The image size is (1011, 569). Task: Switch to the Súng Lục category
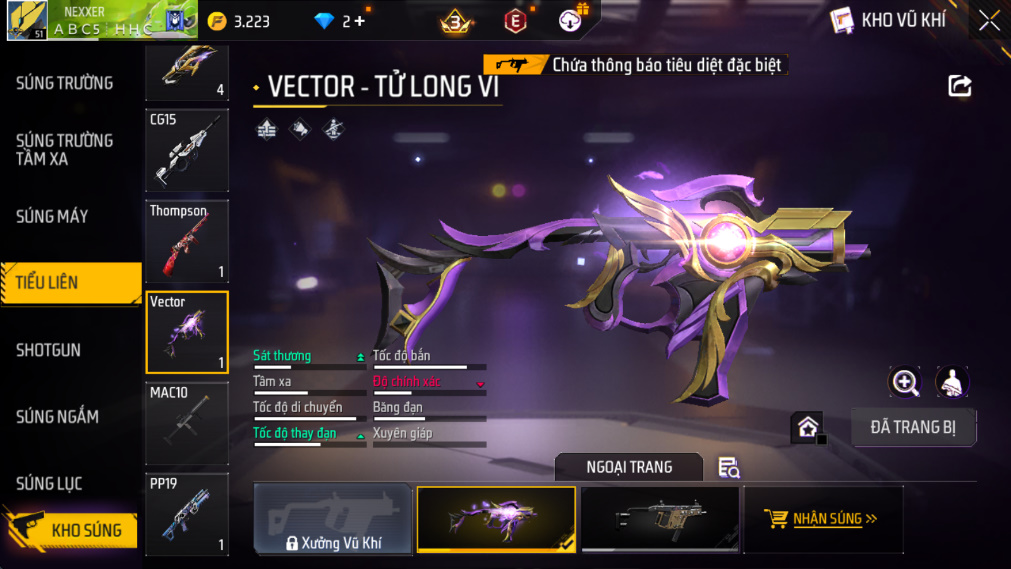pos(49,484)
